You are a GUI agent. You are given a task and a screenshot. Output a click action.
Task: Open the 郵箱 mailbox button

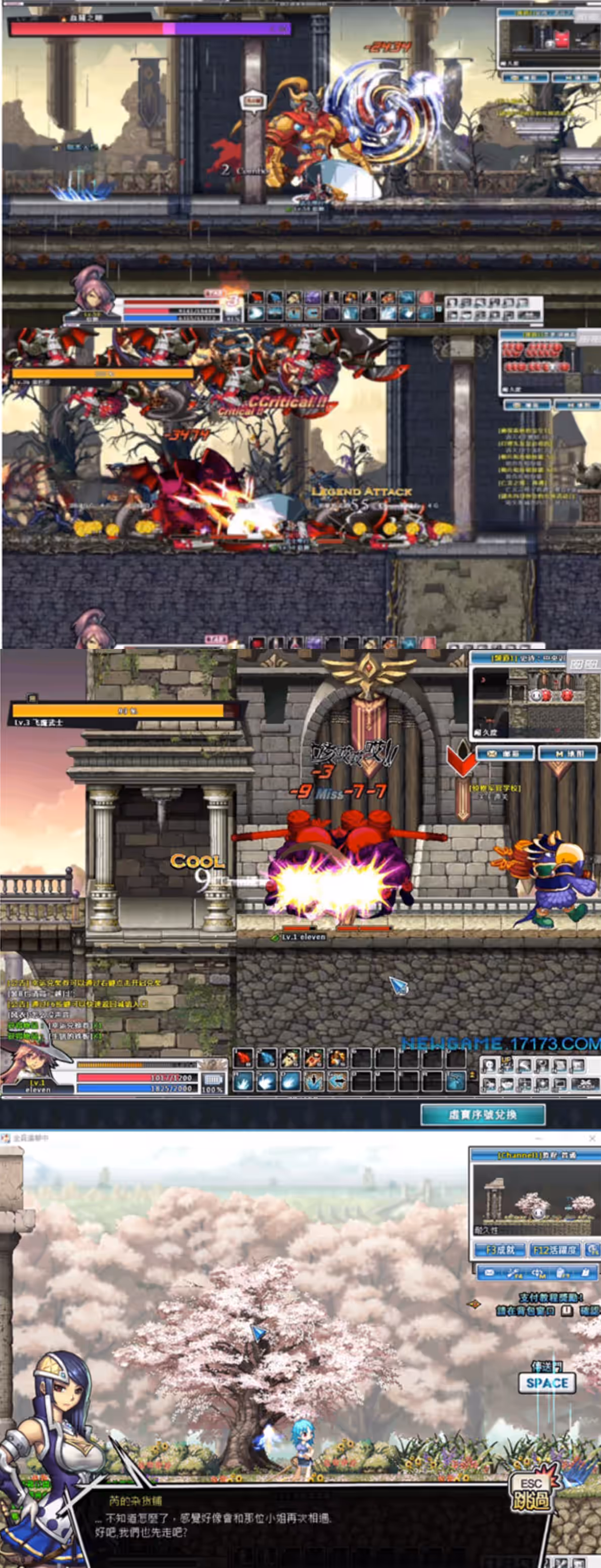[x=505, y=753]
